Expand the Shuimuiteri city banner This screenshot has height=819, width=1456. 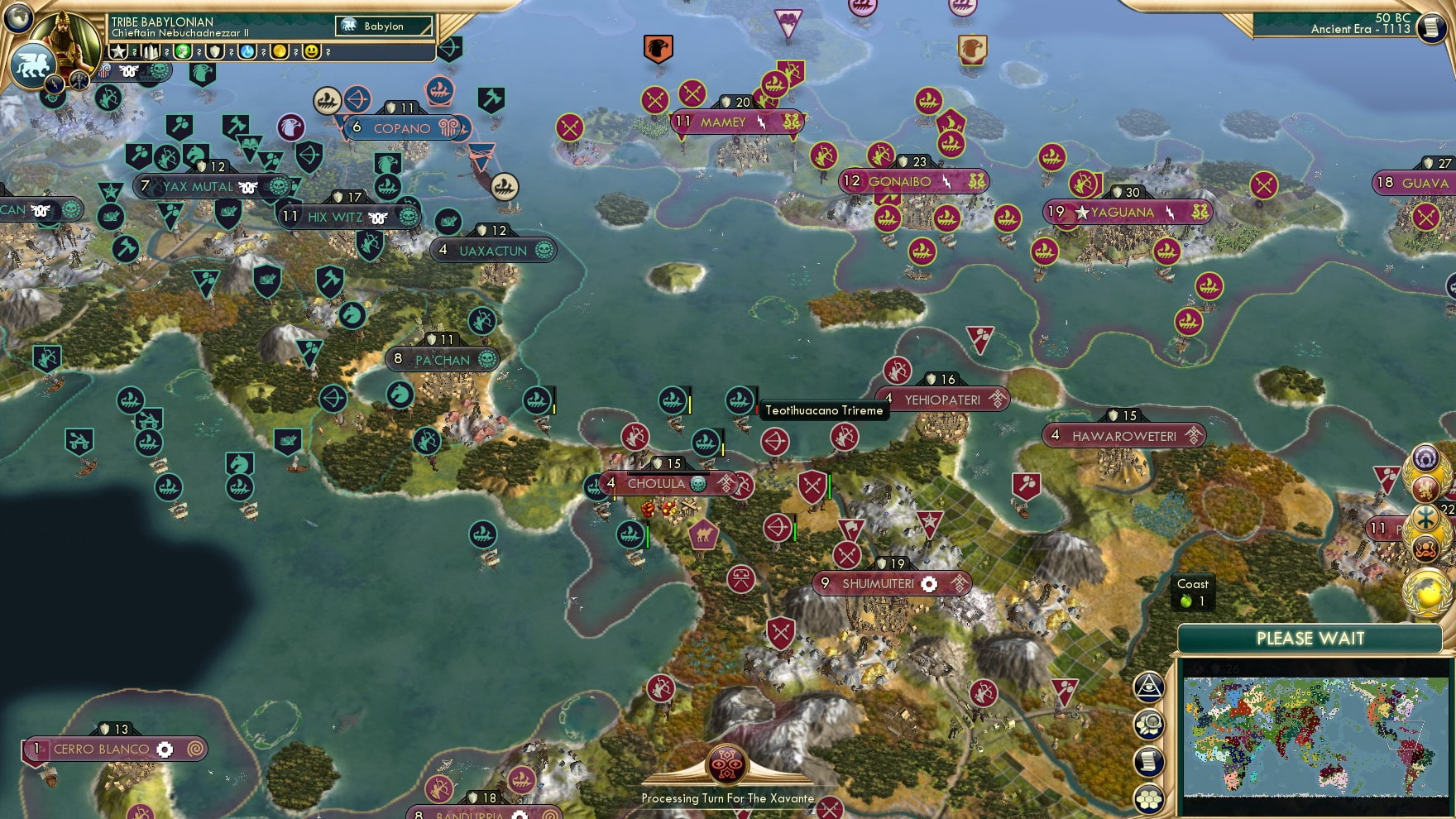[x=889, y=583]
